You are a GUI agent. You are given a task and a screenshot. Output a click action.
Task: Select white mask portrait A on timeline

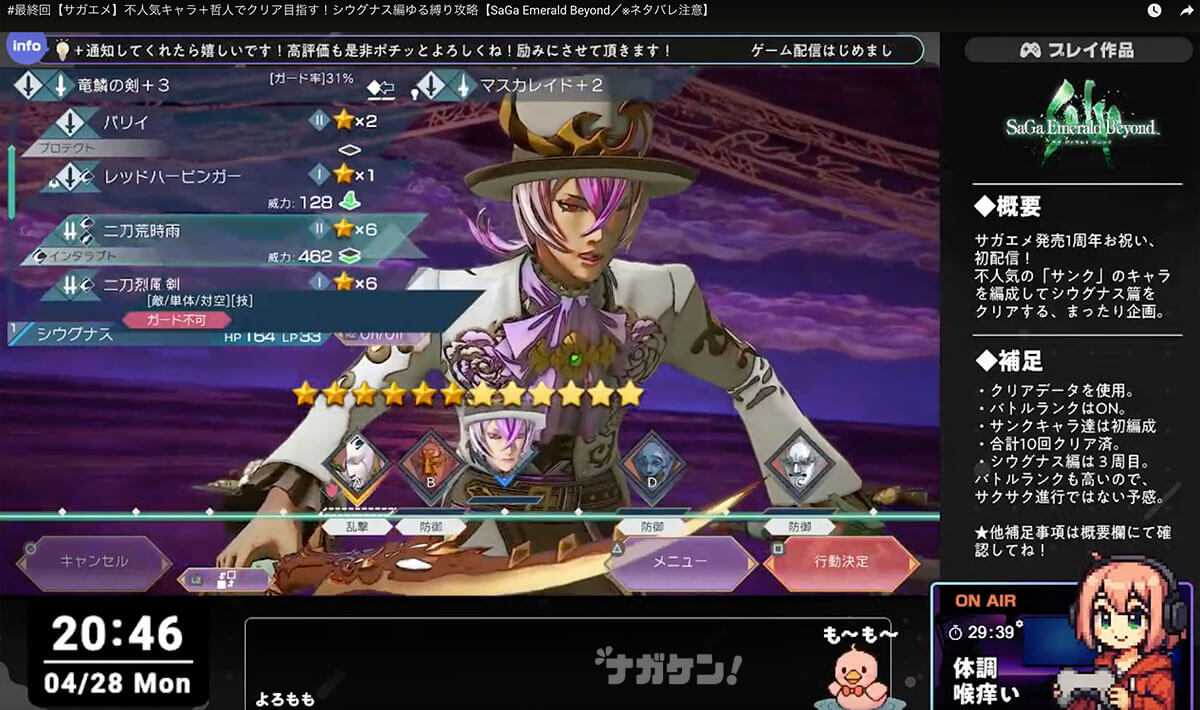(x=357, y=464)
